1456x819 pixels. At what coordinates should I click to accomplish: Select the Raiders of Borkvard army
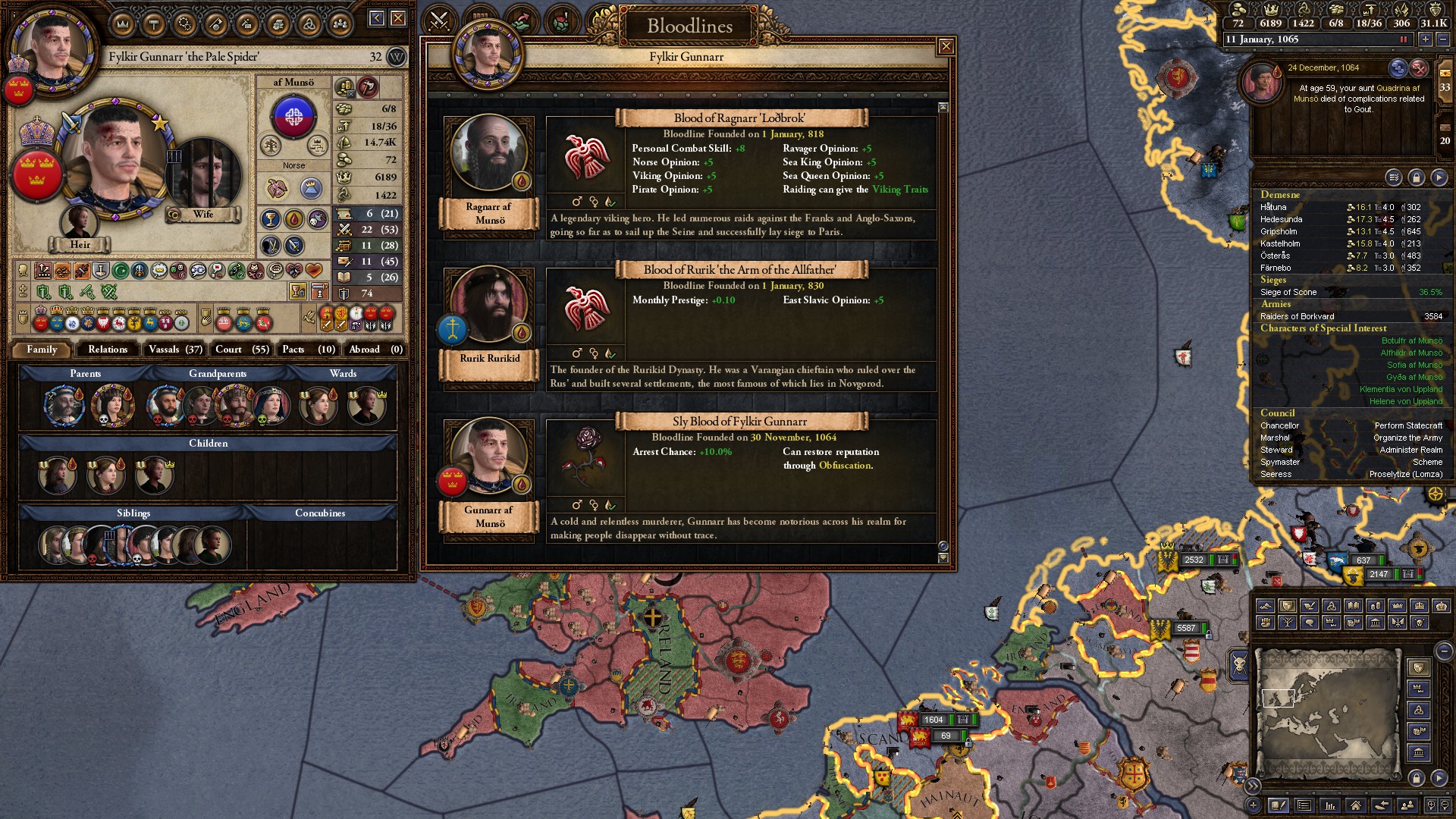tap(1297, 316)
